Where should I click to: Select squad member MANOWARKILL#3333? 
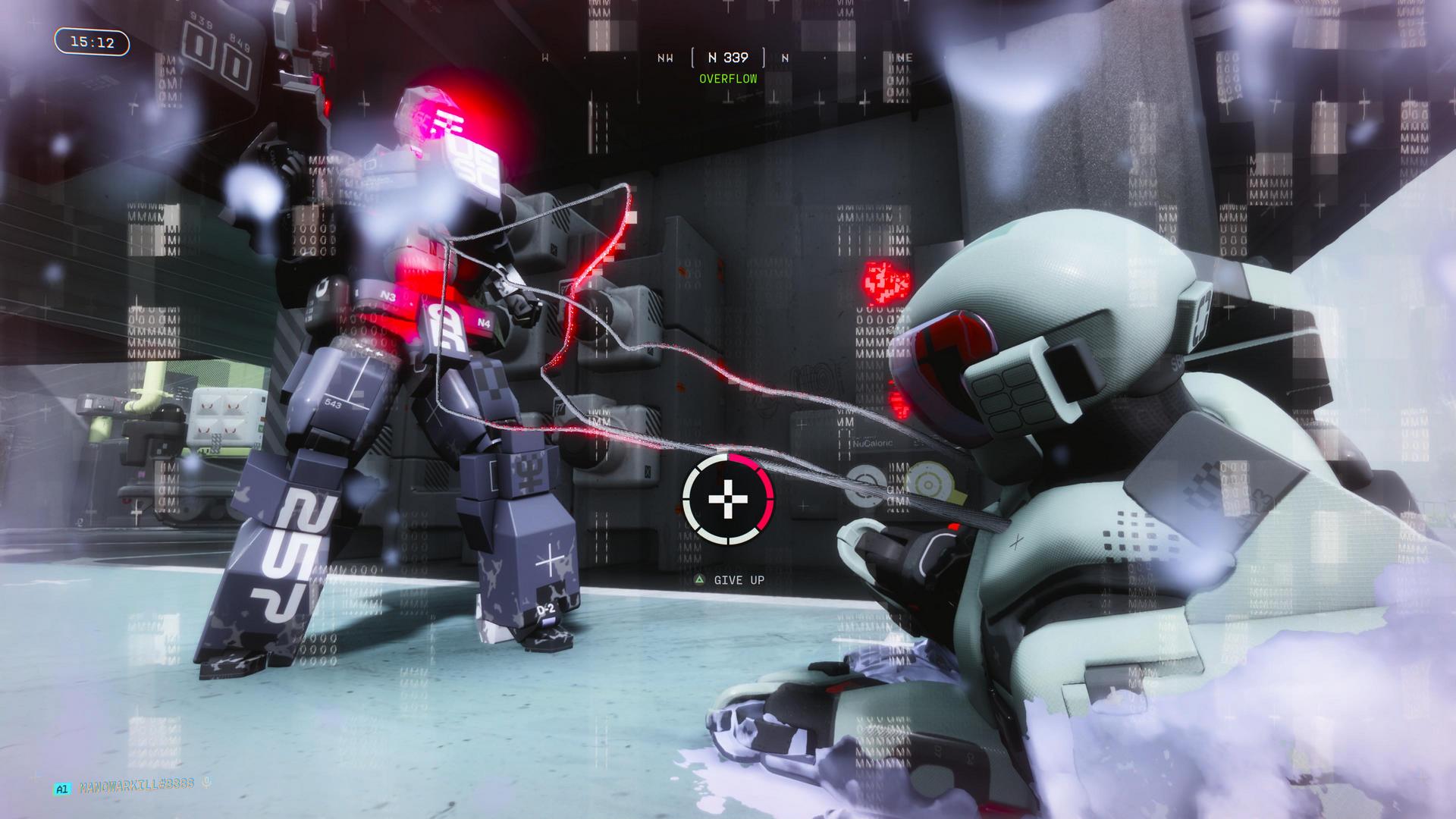[136, 789]
